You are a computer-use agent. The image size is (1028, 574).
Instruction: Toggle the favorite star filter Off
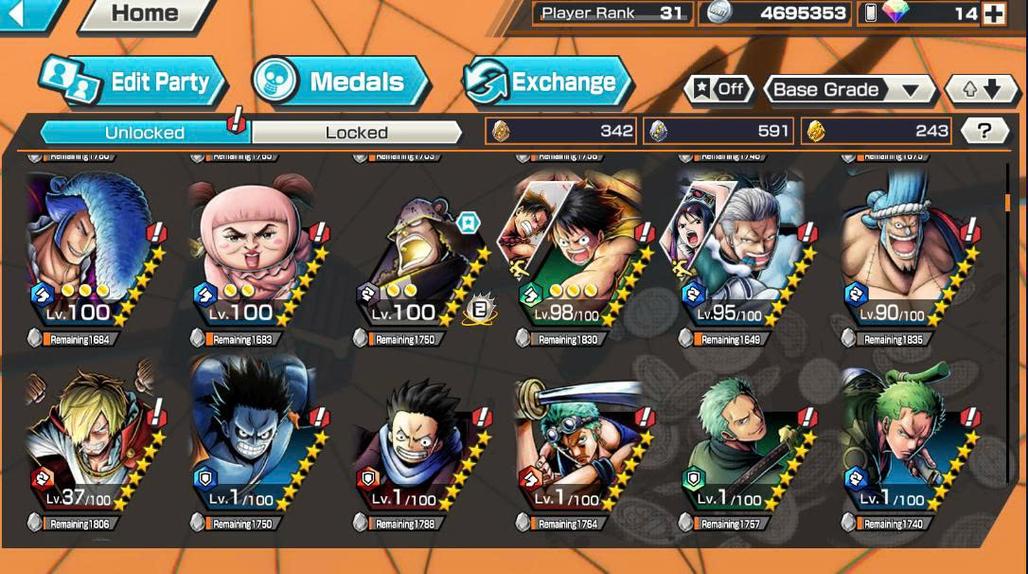(x=718, y=89)
